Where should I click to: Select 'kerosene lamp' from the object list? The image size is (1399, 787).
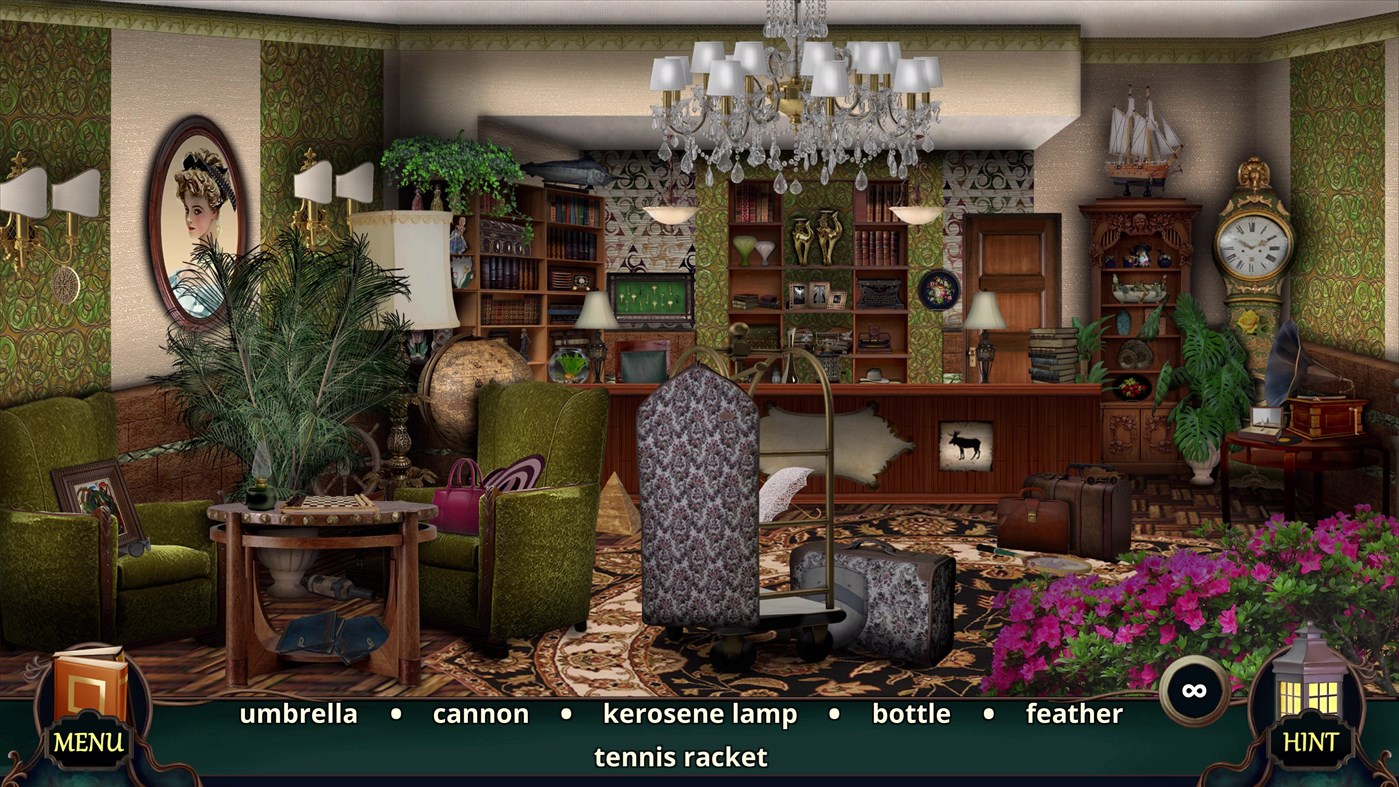699,714
